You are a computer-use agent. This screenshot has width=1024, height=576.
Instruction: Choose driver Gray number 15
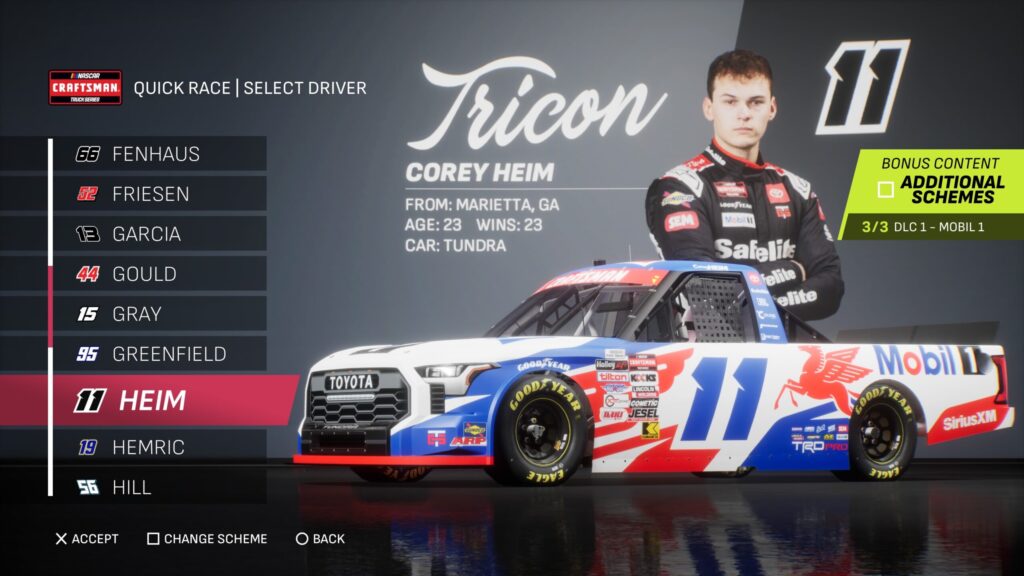156,314
